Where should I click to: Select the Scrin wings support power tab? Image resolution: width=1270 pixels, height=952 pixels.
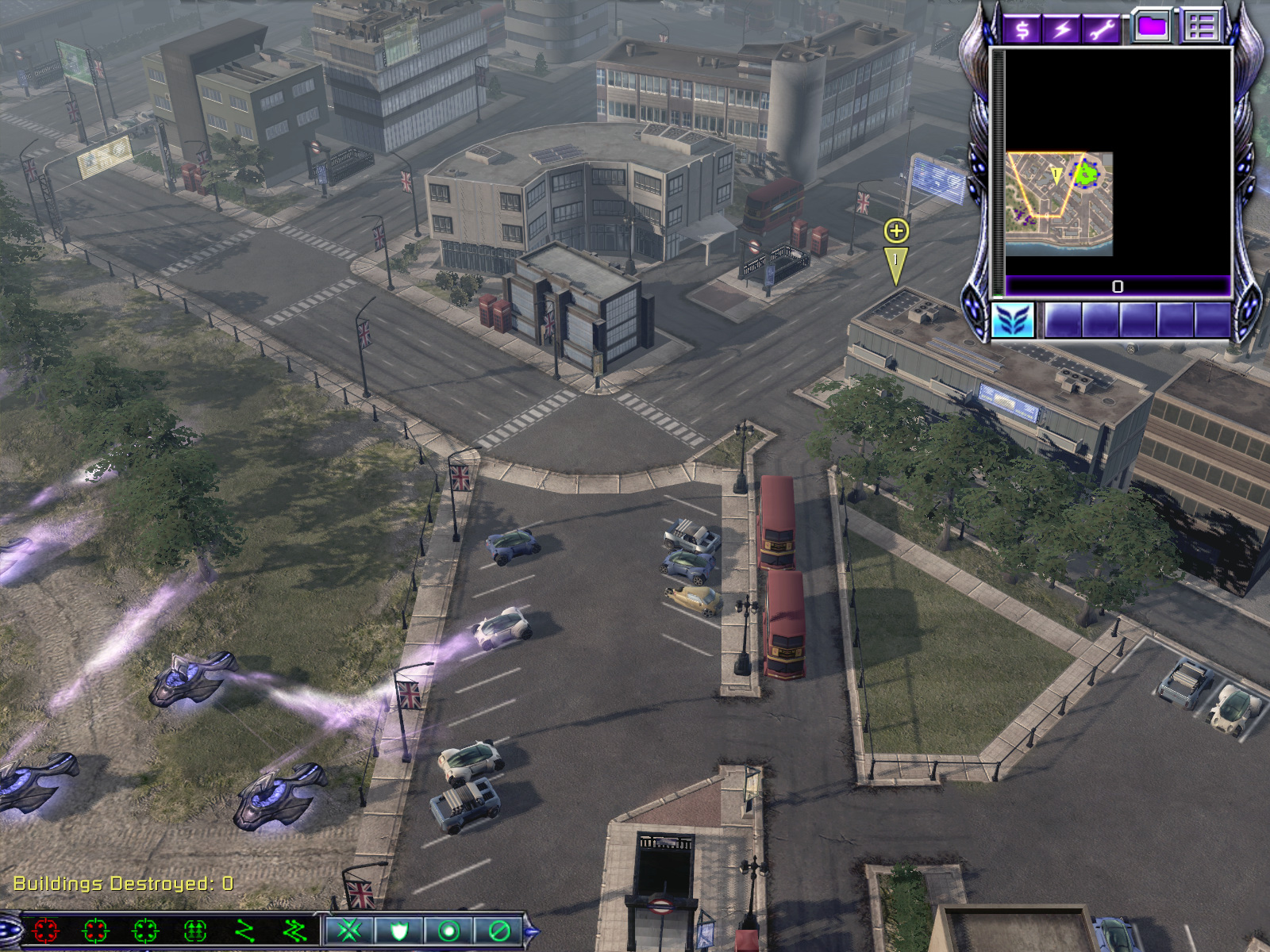click(1013, 321)
